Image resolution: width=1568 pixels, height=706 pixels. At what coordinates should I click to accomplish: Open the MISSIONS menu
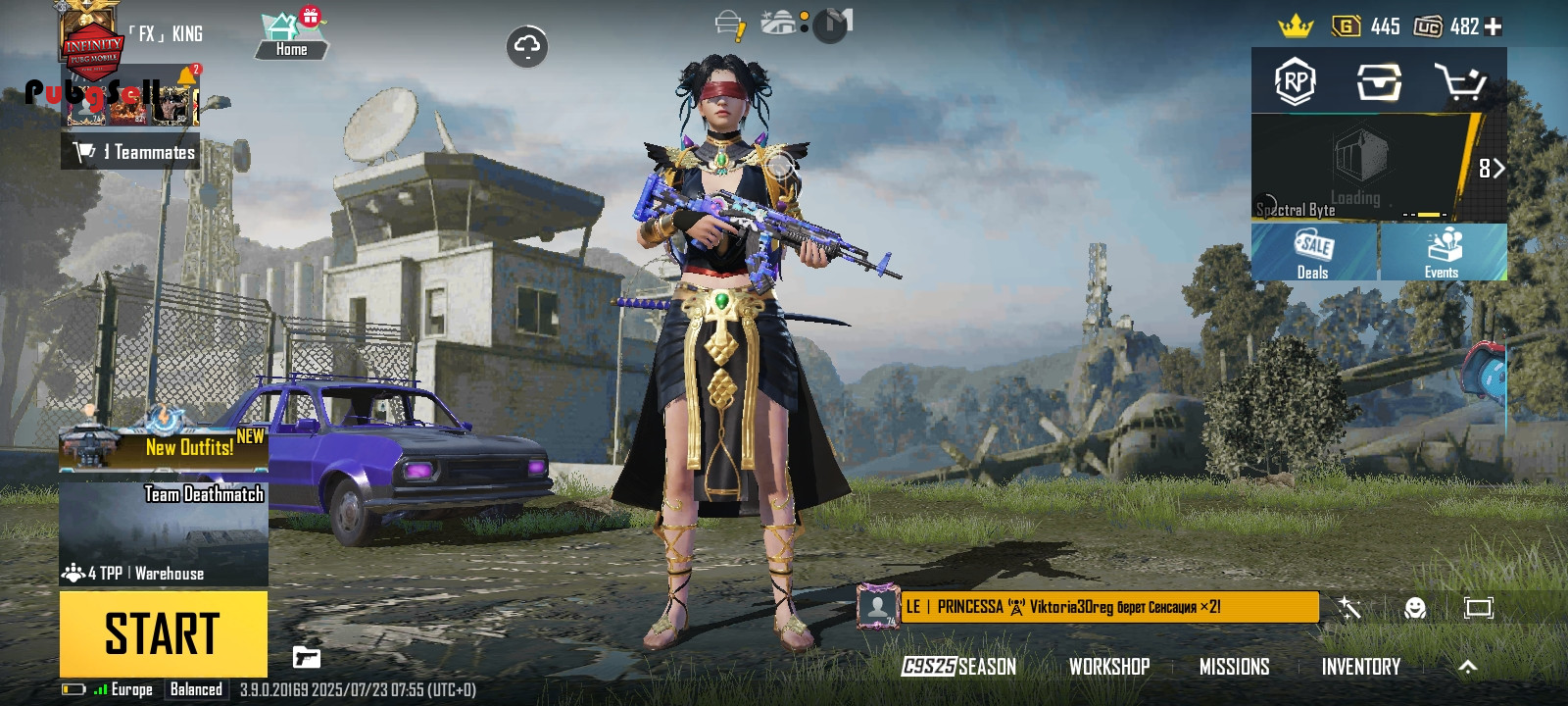(x=1234, y=667)
